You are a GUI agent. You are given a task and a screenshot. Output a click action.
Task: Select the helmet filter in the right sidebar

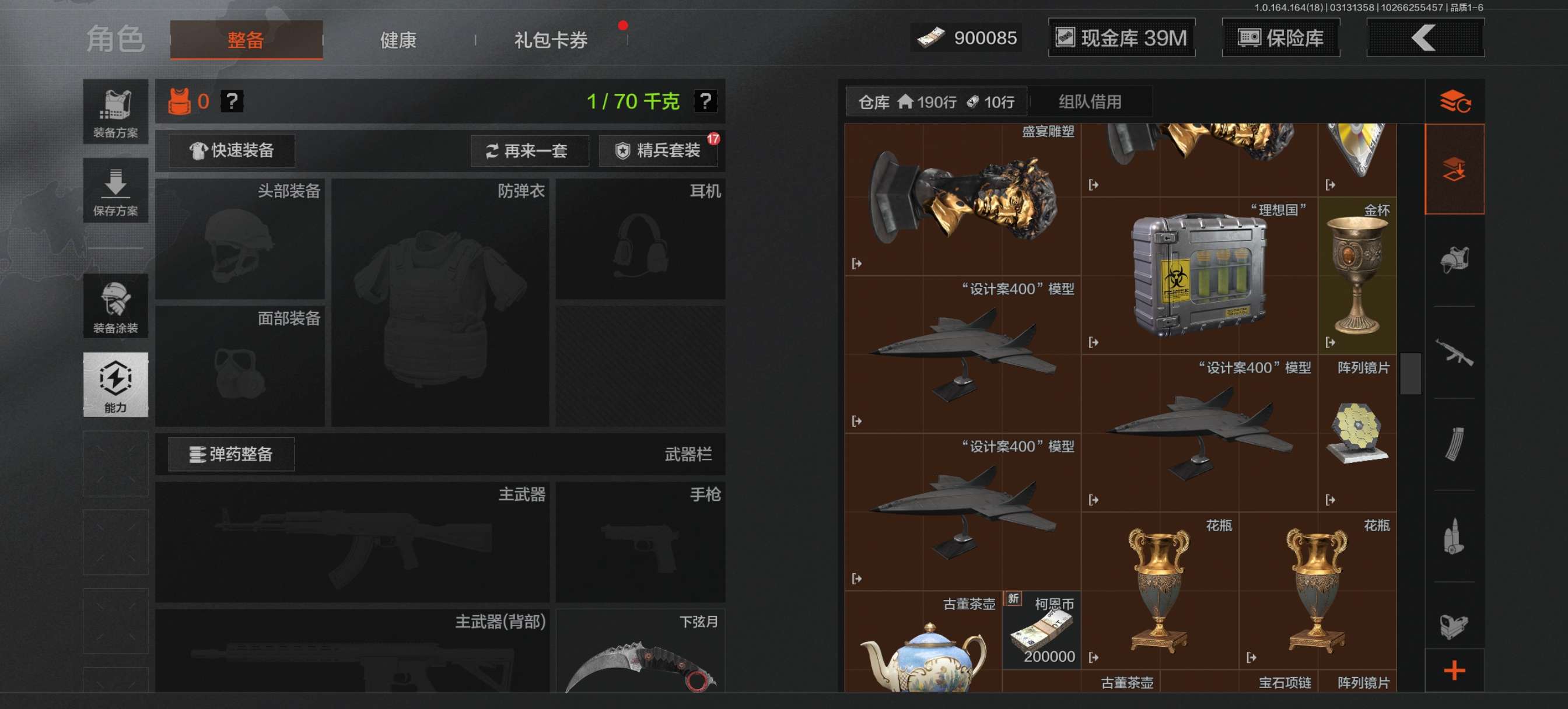1455,261
